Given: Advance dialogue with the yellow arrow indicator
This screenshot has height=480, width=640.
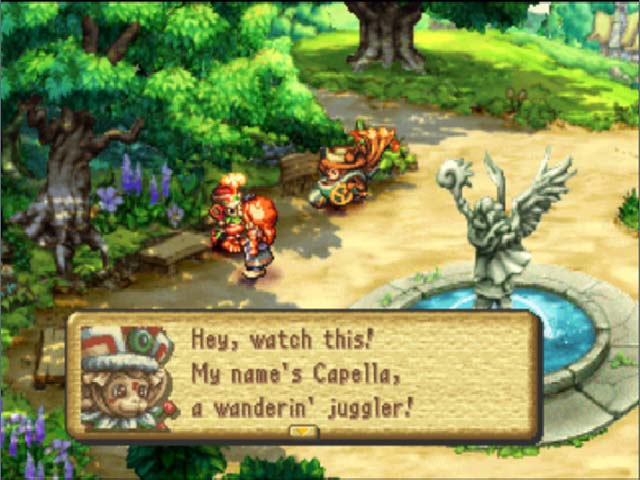Looking at the screenshot, I should [302, 432].
